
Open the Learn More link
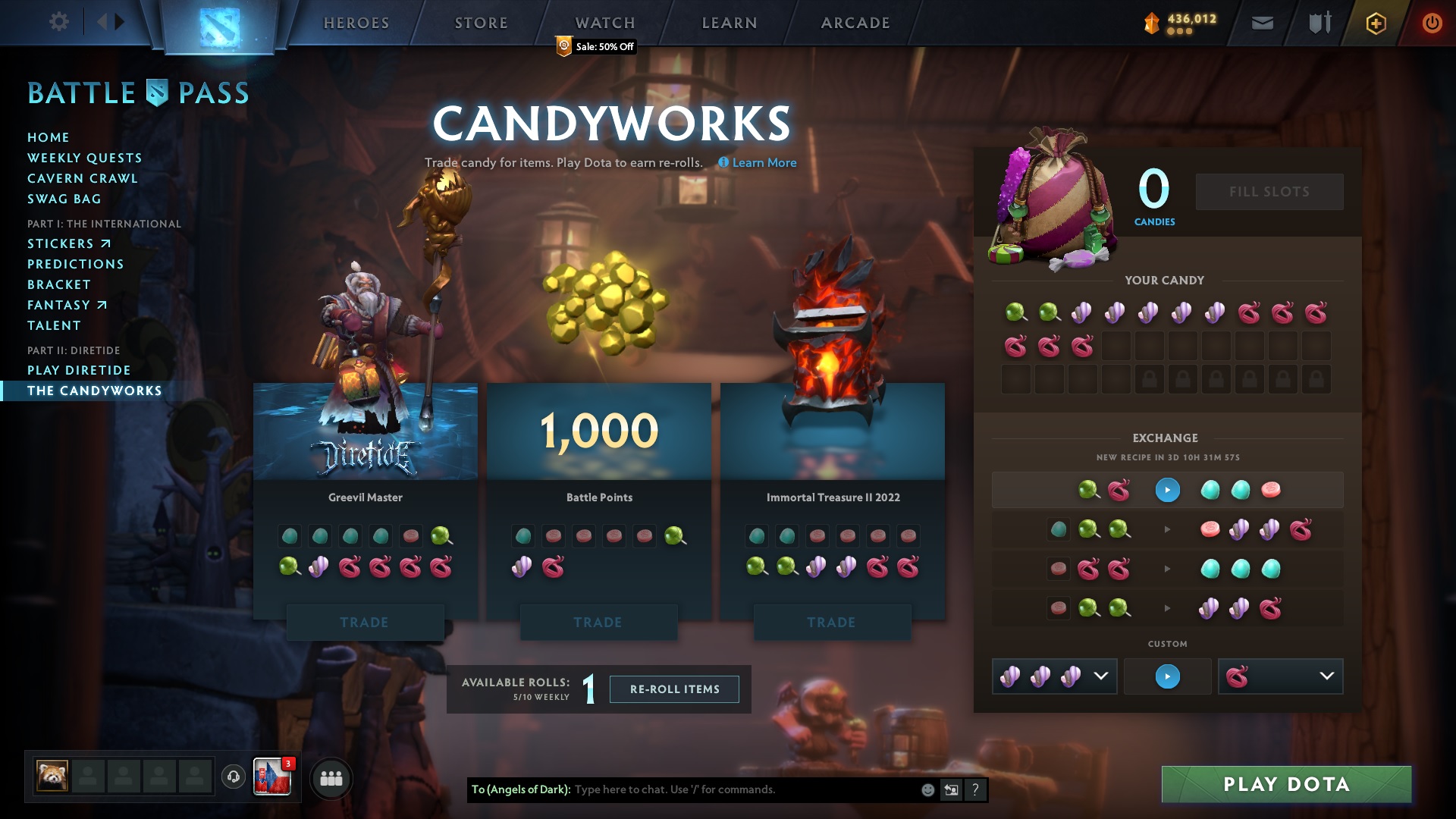(763, 162)
